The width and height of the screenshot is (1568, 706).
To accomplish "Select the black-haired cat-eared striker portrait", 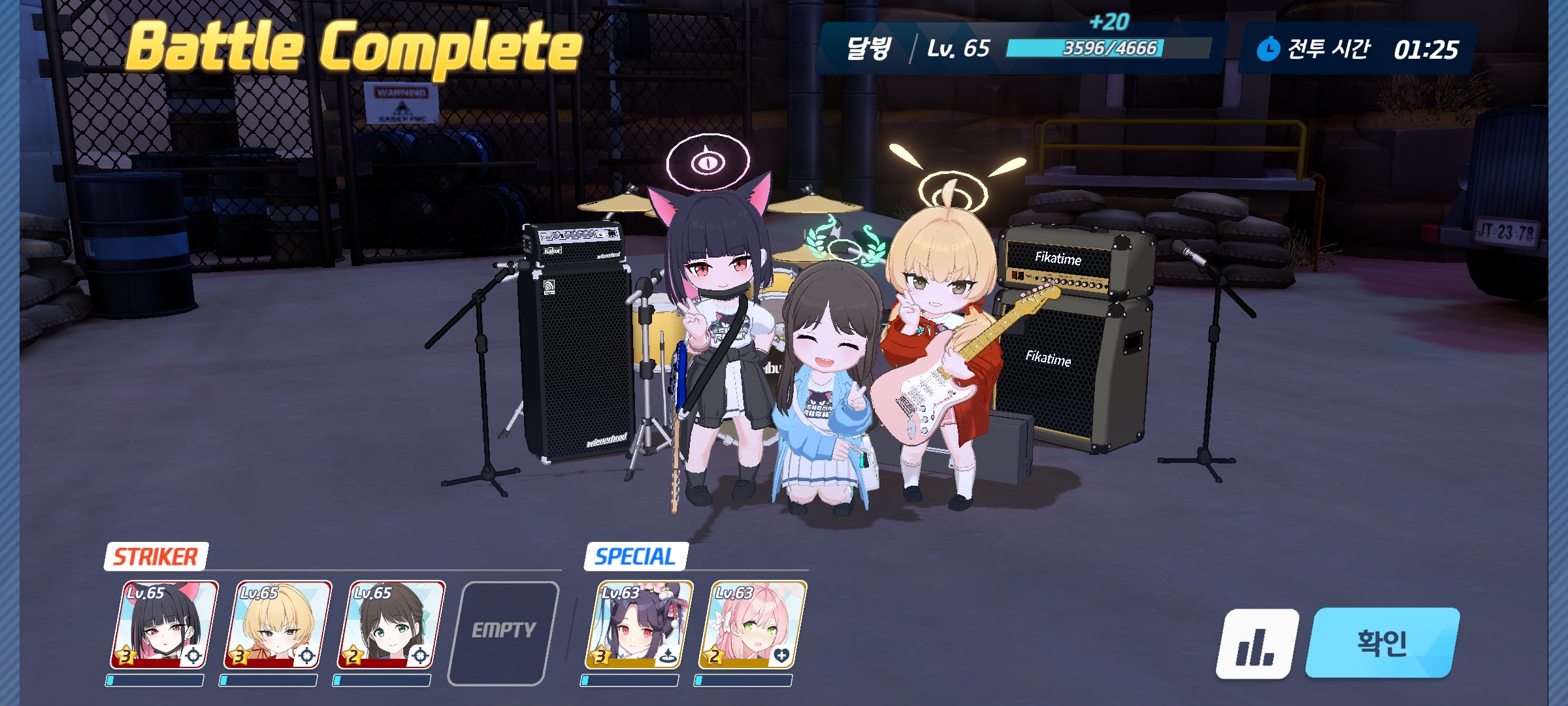I will (x=165, y=625).
